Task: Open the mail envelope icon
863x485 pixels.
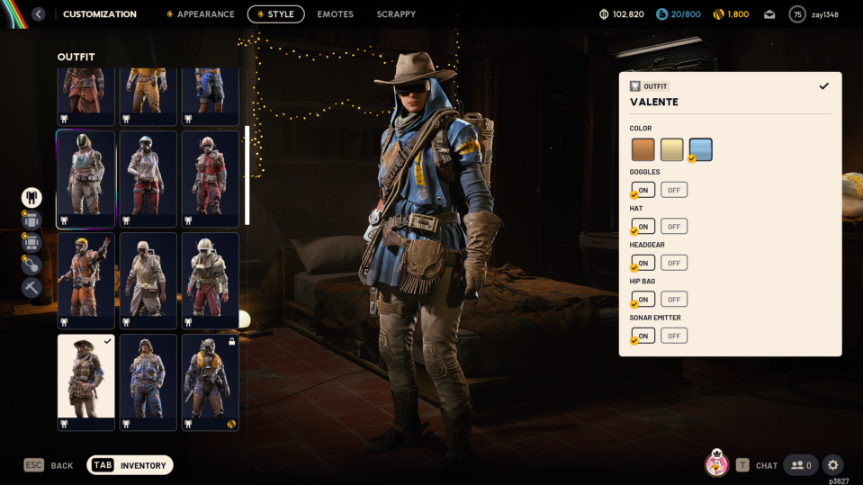Action: click(769, 14)
